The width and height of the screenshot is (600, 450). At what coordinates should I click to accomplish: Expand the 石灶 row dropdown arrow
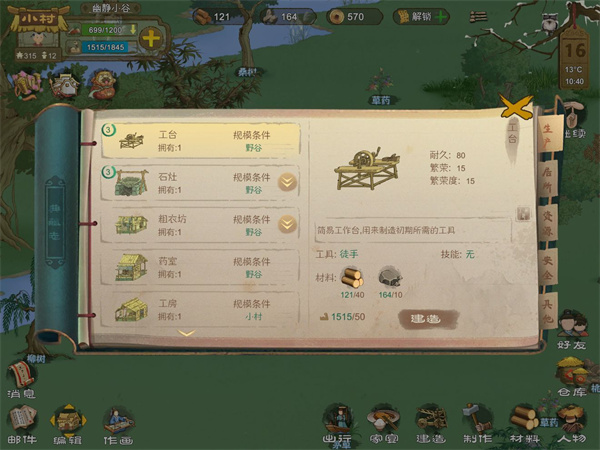tap(287, 182)
